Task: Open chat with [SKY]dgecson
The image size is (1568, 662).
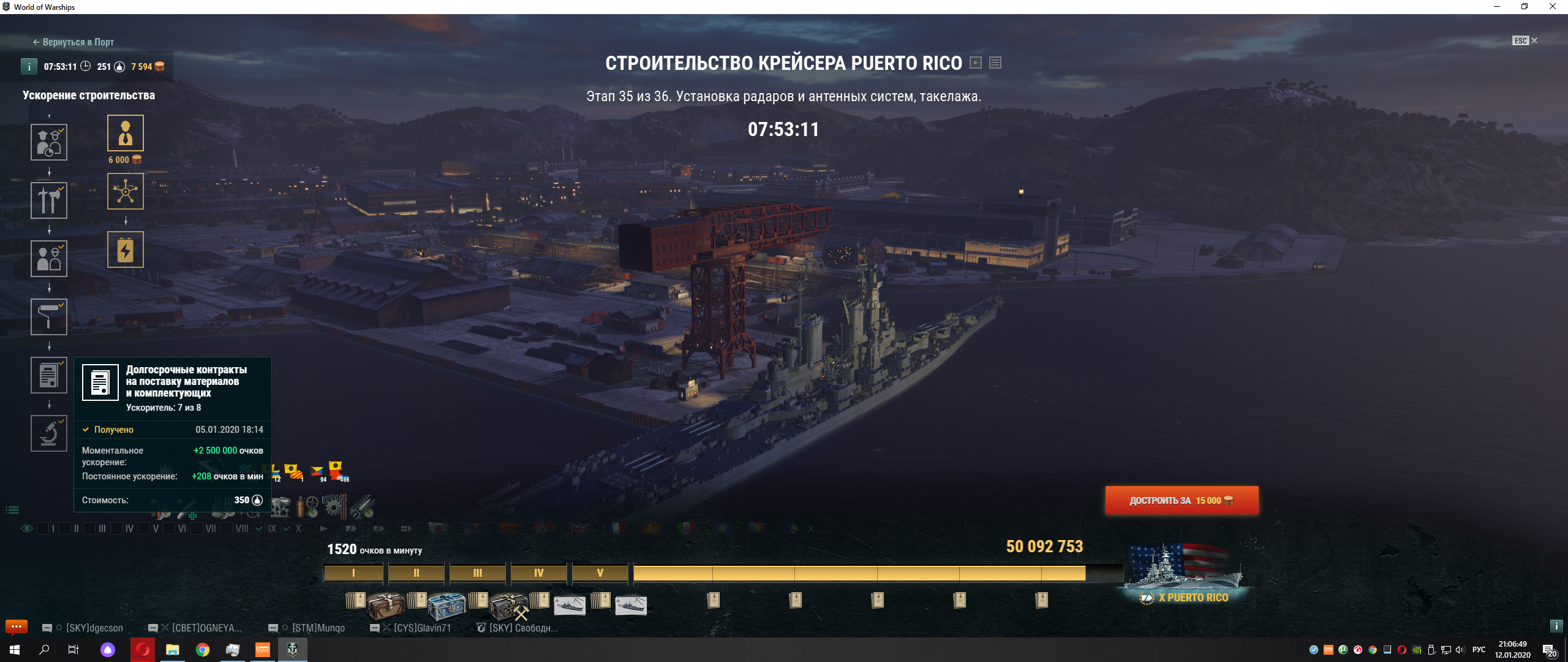Action: tap(94, 628)
